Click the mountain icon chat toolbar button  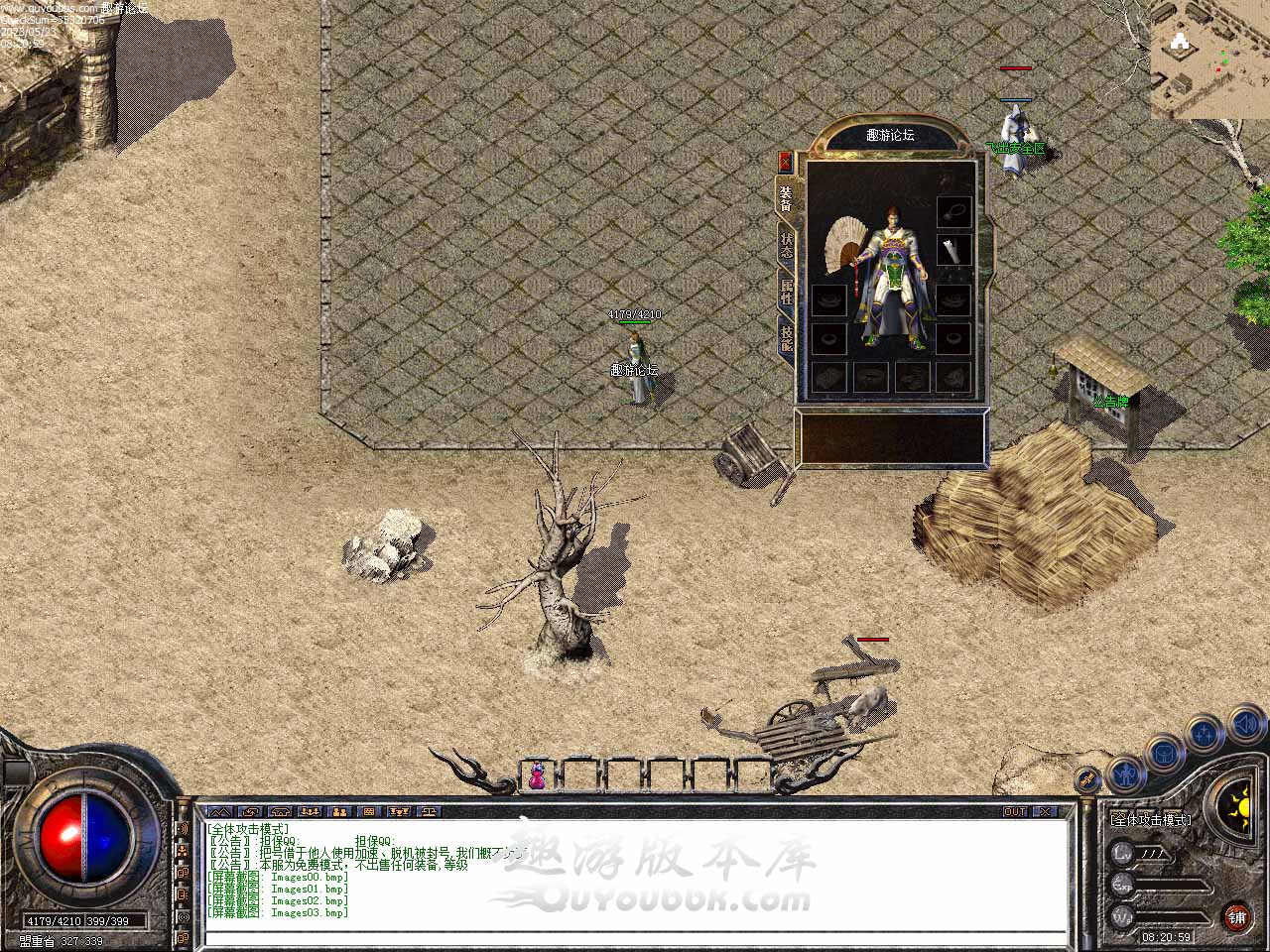click(x=219, y=811)
